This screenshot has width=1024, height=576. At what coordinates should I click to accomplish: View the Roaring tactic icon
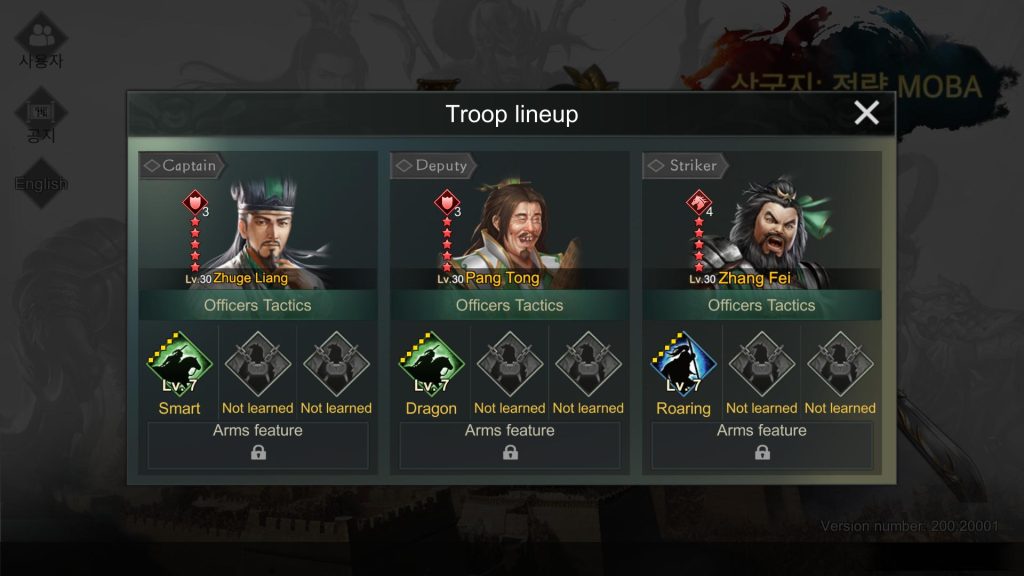point(683,365)
